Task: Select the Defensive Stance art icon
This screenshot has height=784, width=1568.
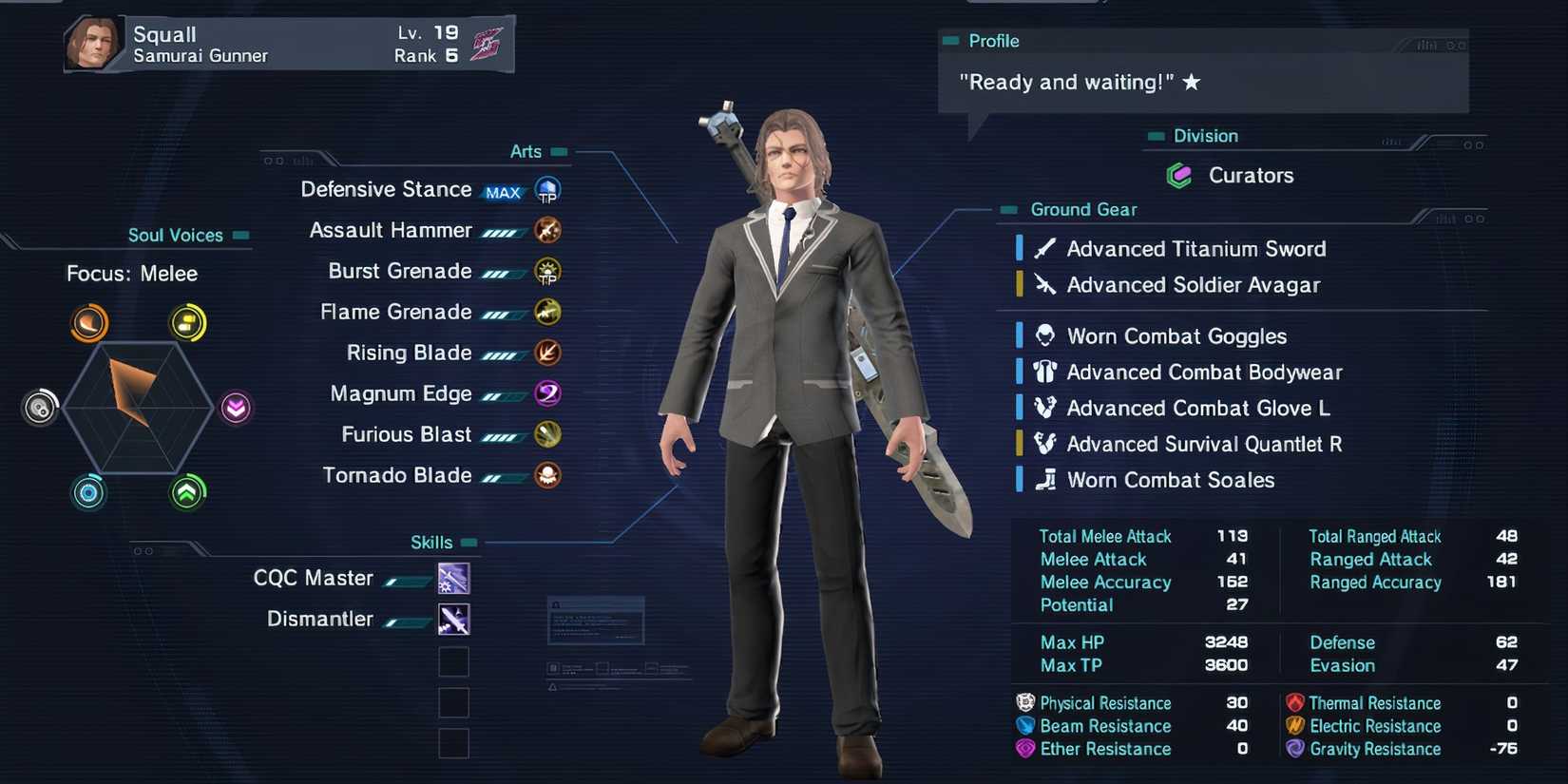Action: pos(545,189)
